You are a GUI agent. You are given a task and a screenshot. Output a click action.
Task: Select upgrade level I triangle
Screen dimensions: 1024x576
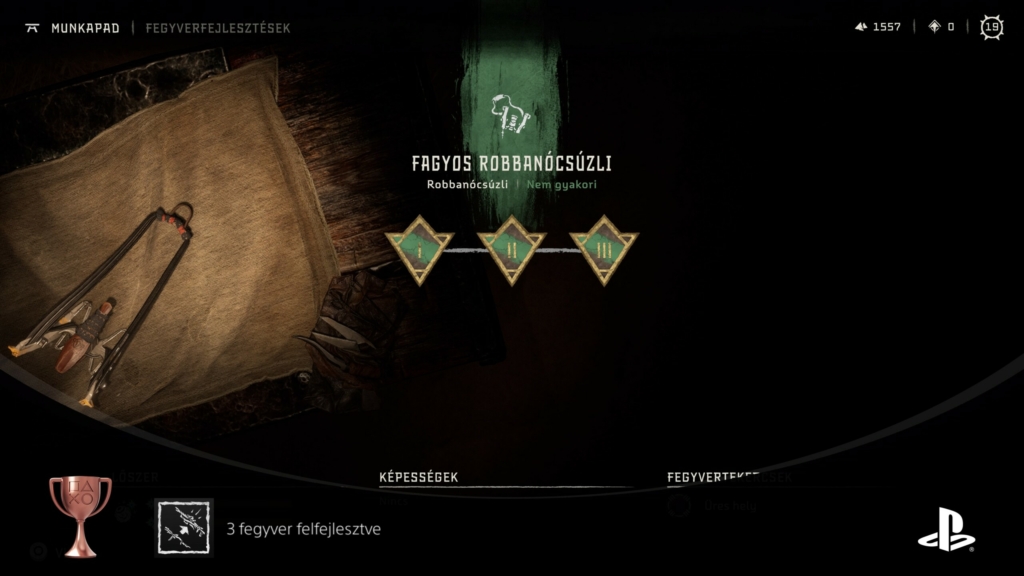tap(420, 246)
